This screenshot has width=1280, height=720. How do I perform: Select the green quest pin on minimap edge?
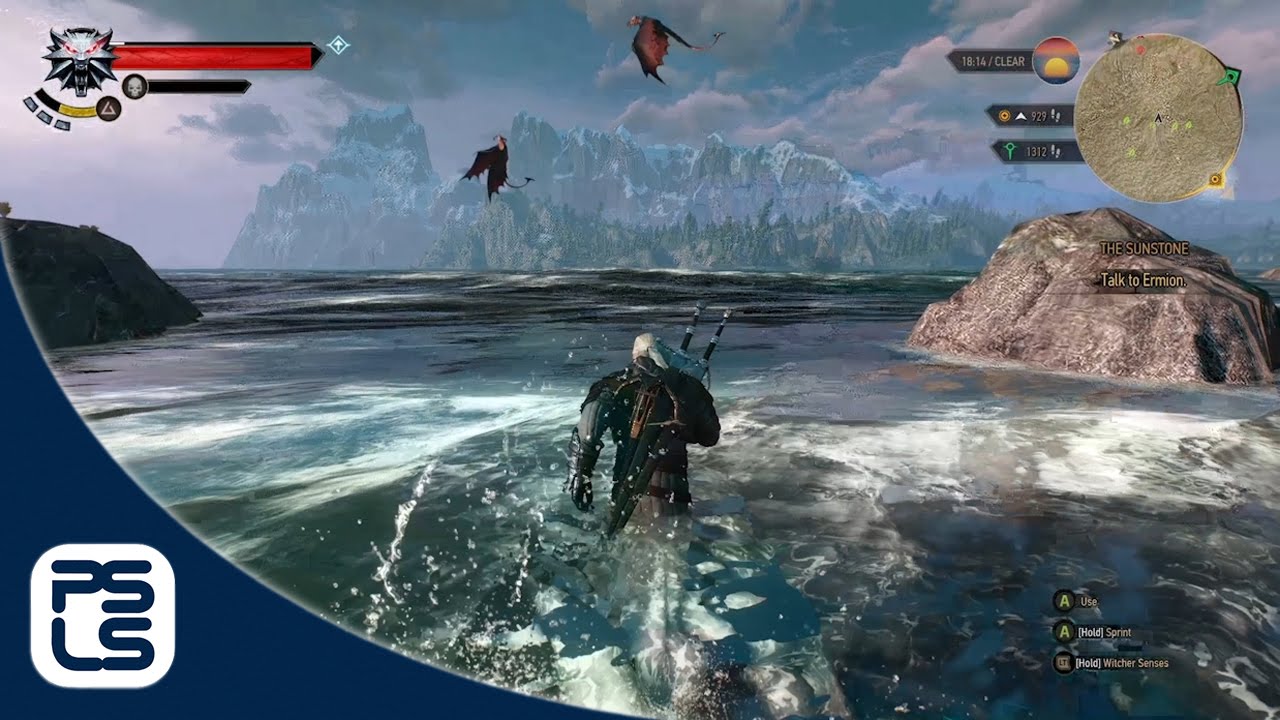1231,76
